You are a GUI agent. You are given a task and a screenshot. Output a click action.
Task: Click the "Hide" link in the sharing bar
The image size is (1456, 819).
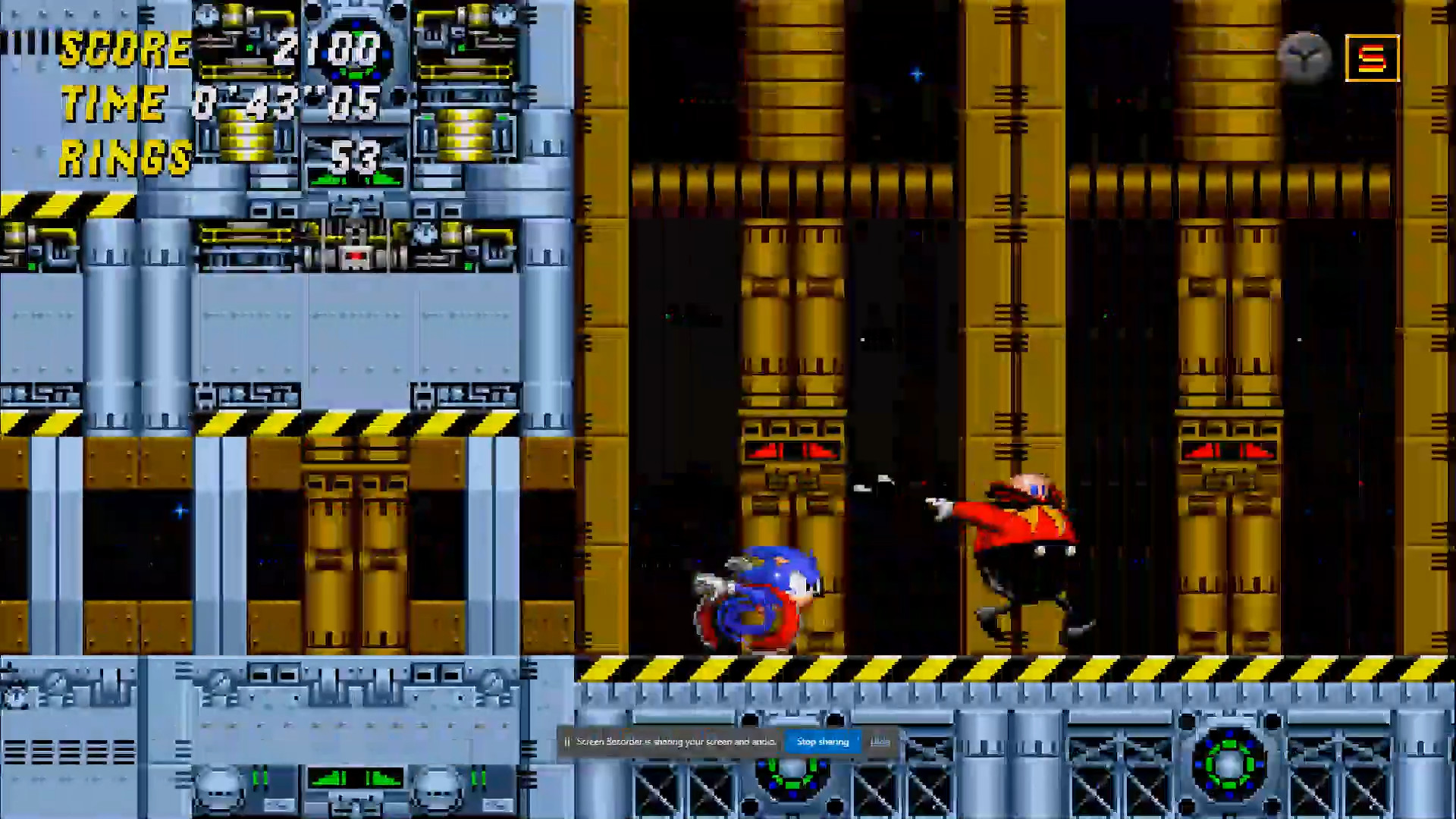click(x=880, y=742)
